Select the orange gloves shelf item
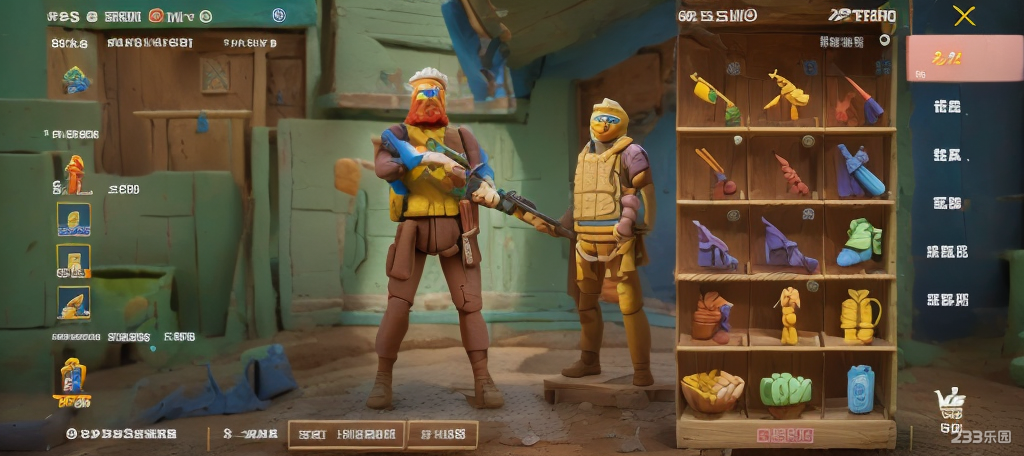Screen dimensions: 1024x456 712,316
